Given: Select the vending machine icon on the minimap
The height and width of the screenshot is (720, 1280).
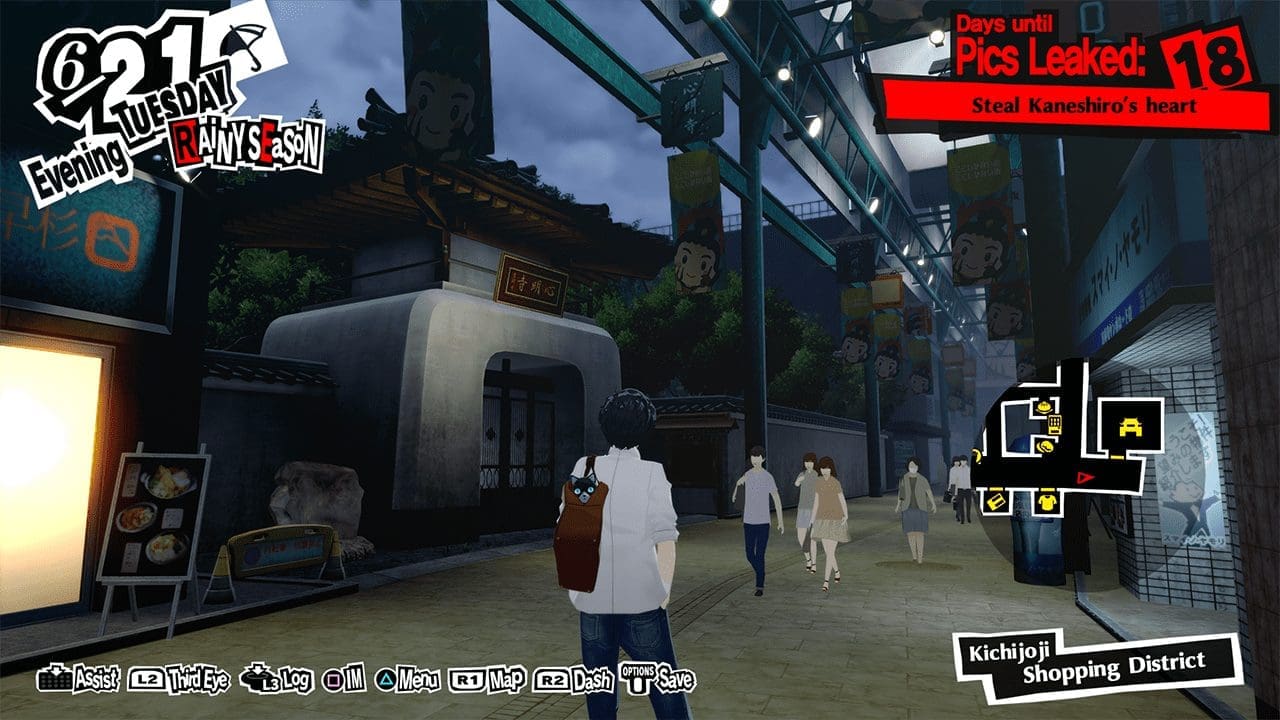Looking at the screenshot, I should [1055, 424].
